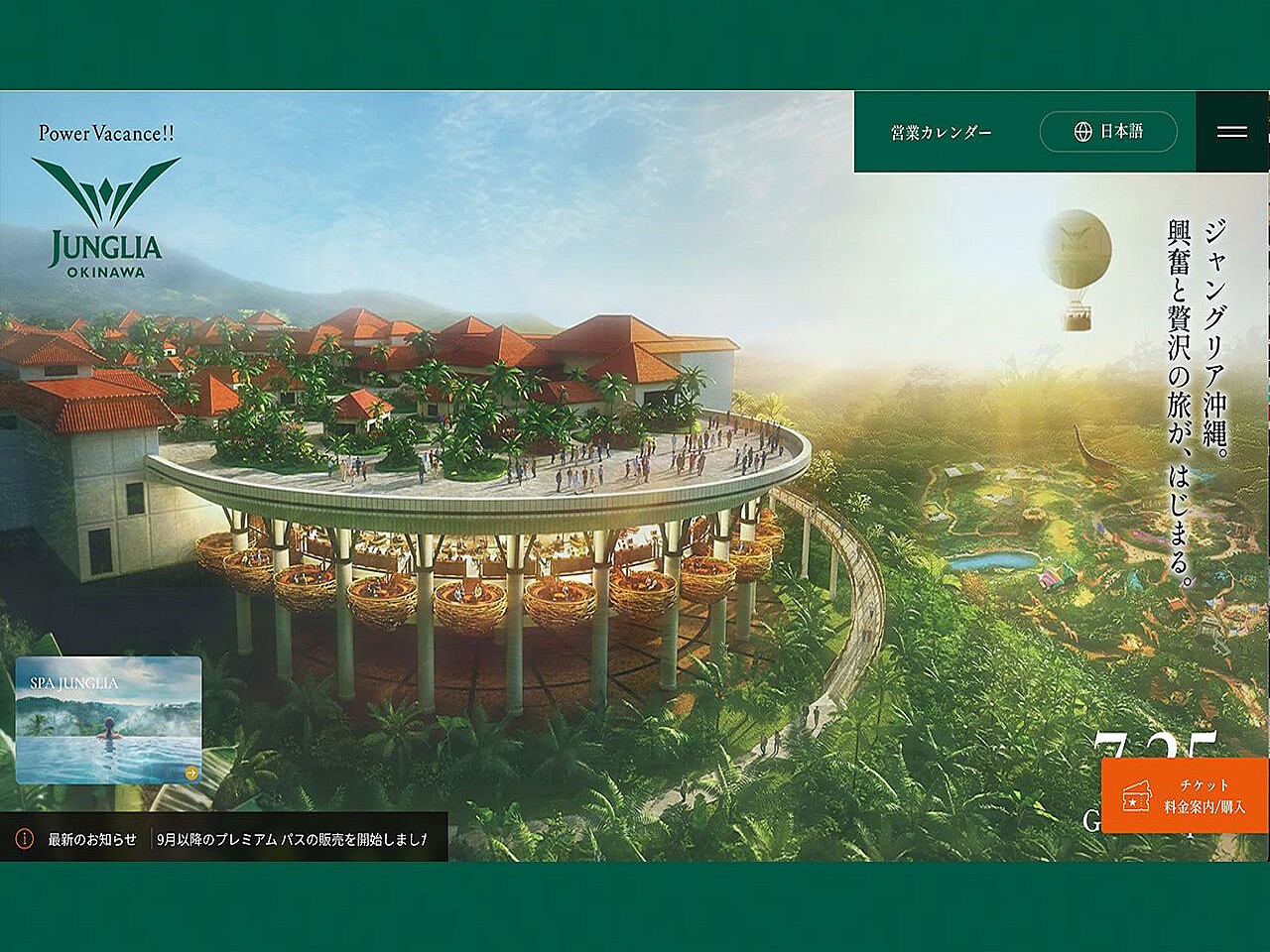Open the hamburger menu
1270x952 pixels.
(1231, 131)
